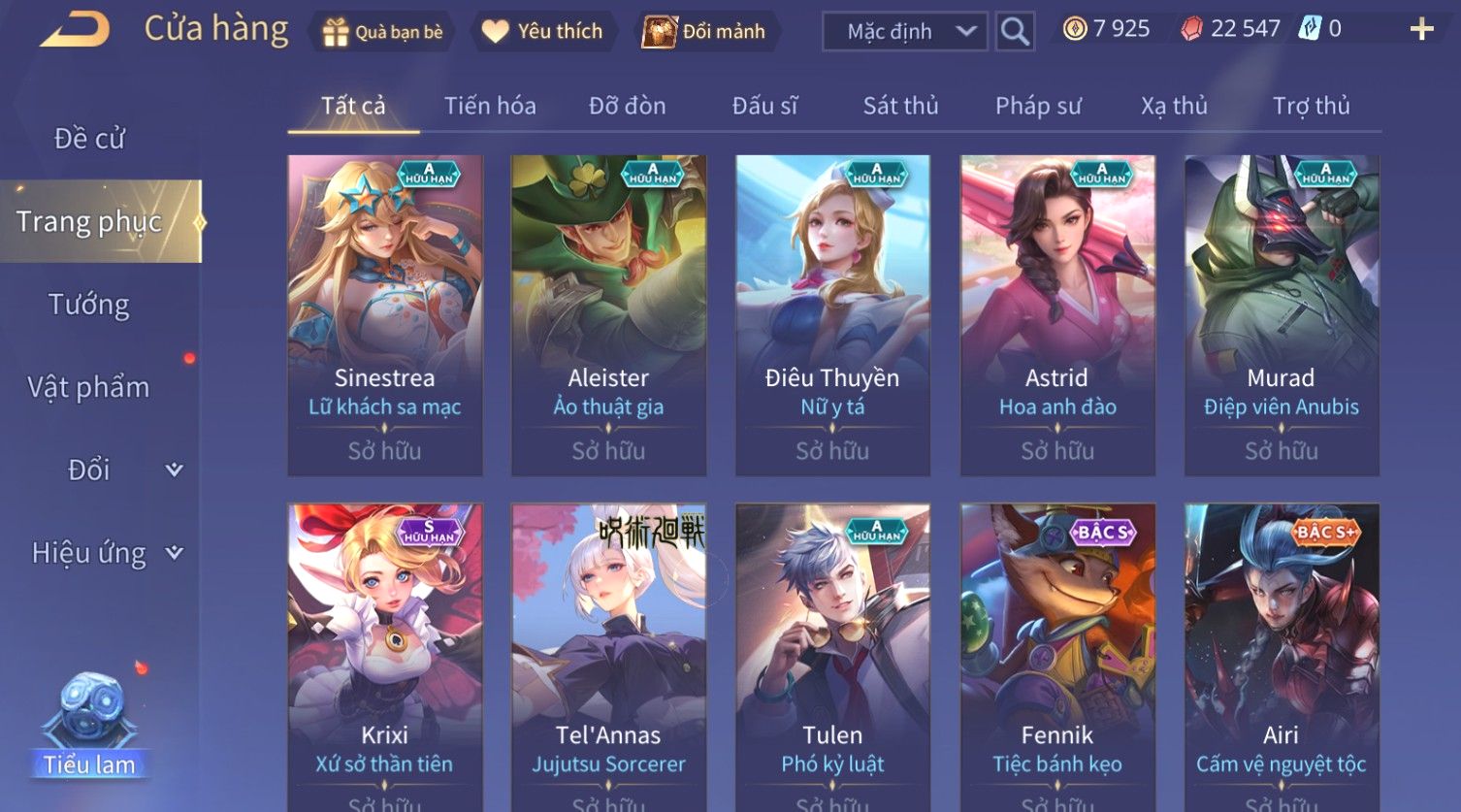Open the Đổi mảnh exchange
The height and width of the screenshot is (812, 1461).
pos(705,32)
